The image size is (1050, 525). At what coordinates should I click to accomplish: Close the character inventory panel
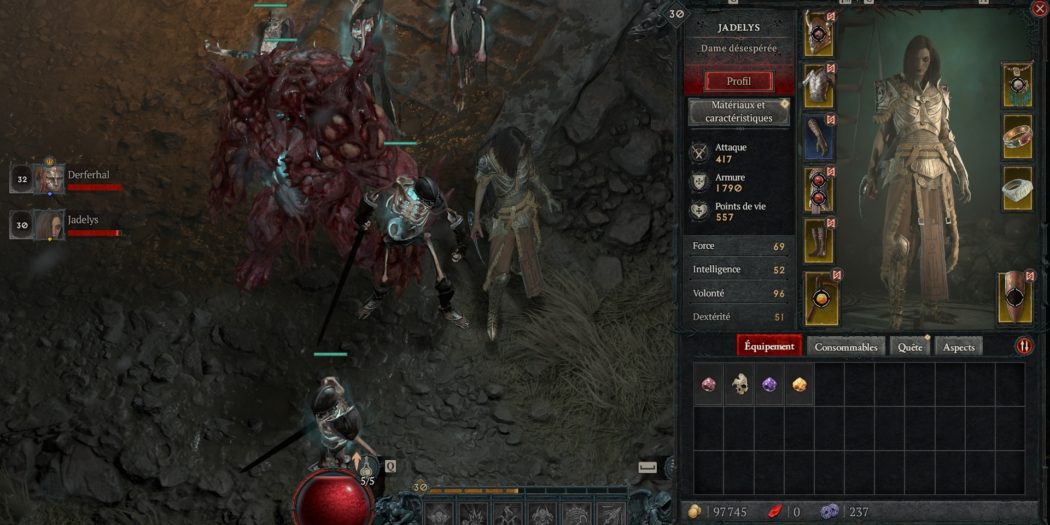pos(1038,9)
